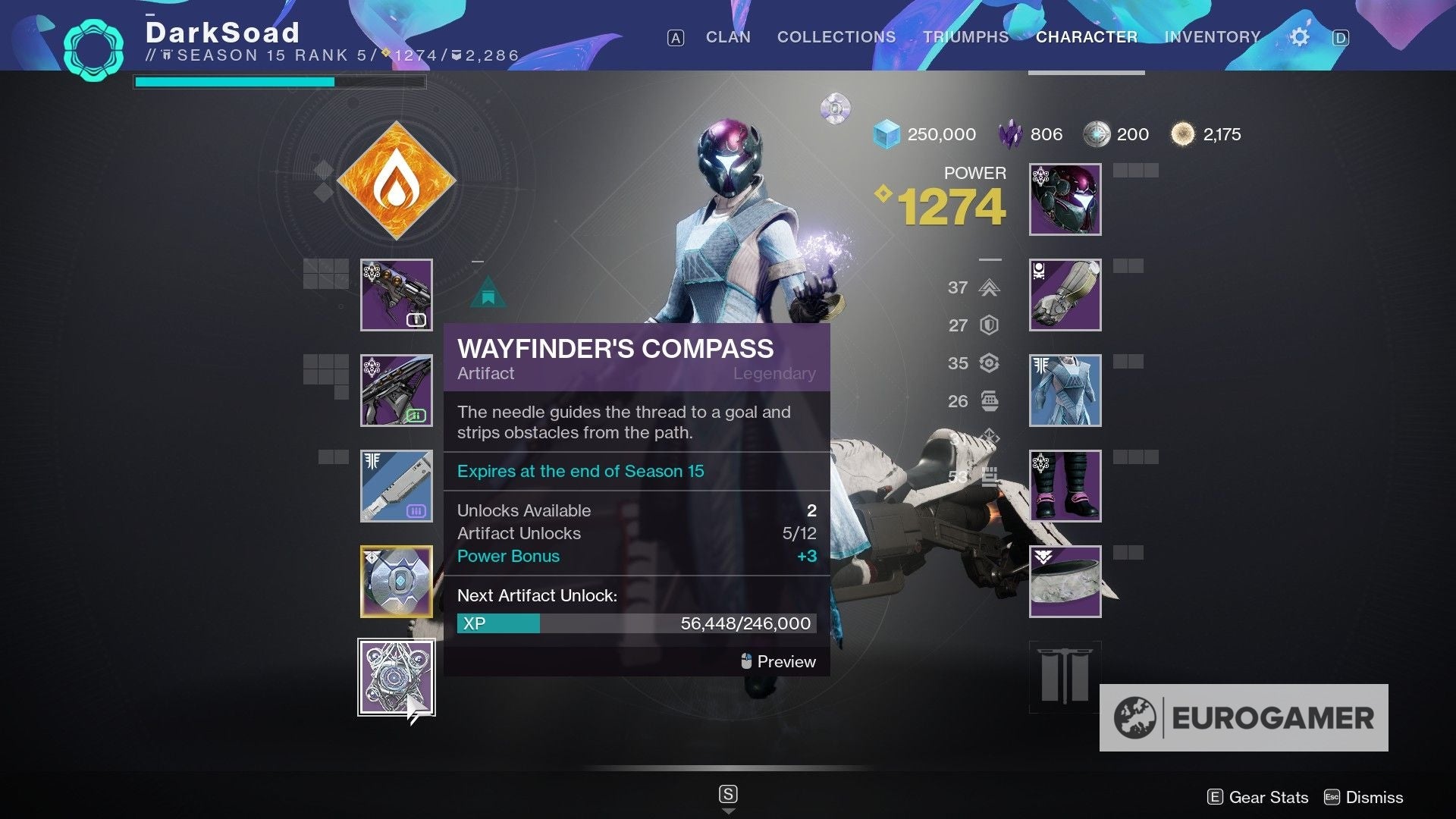Screen dimensions: 1456x819
Task: Open the class item slot below the boots
Action: tap(1064, 582)
